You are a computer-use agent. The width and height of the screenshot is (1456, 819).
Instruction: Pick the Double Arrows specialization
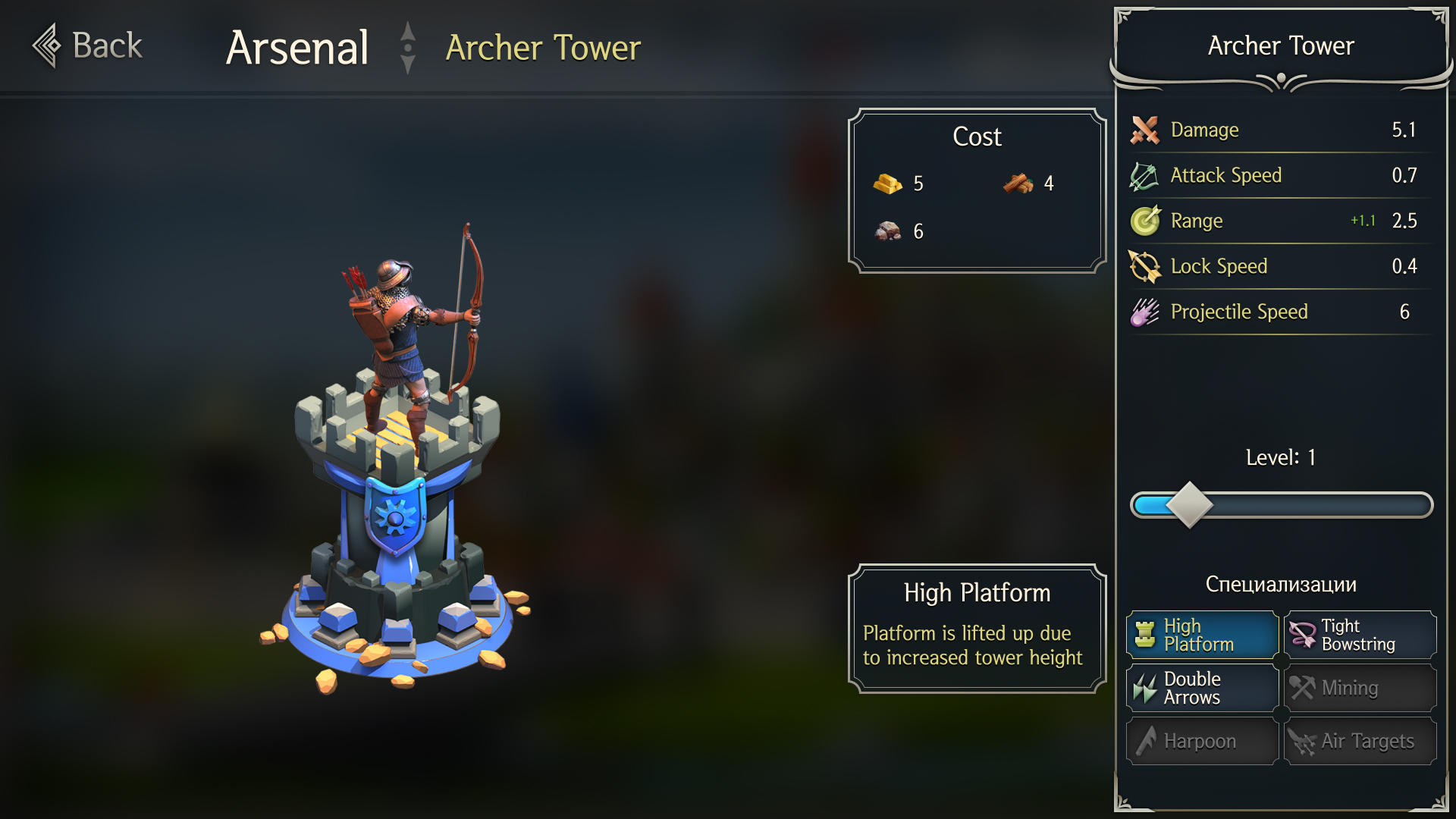point(1203,688)
